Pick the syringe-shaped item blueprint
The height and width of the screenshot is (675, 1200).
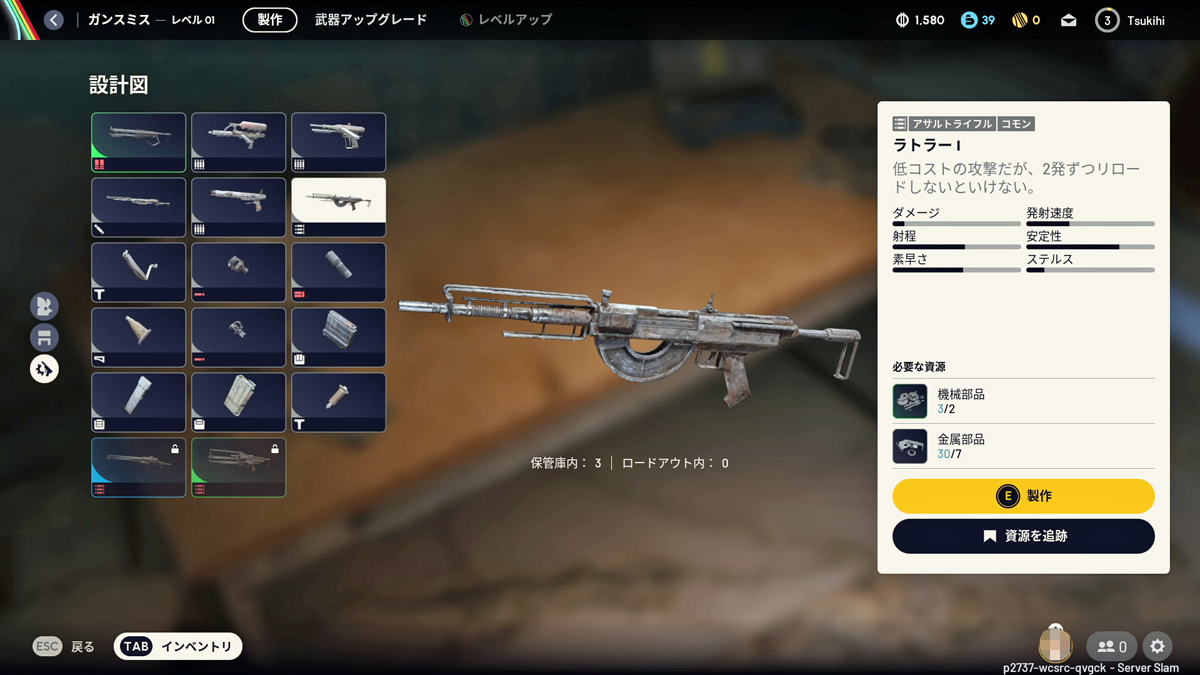[338, 402]
